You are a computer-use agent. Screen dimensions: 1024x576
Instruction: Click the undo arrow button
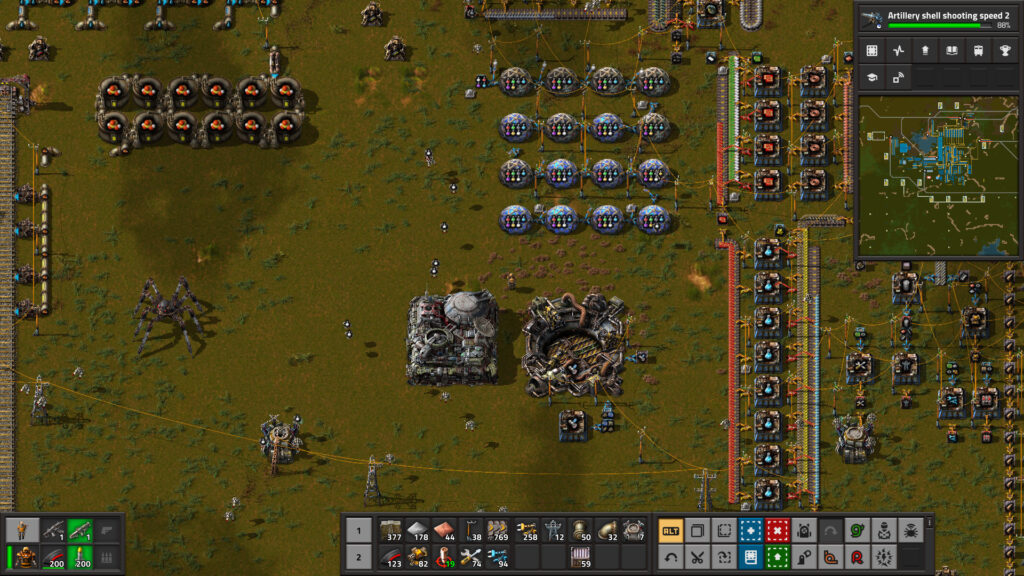[671, 557]
